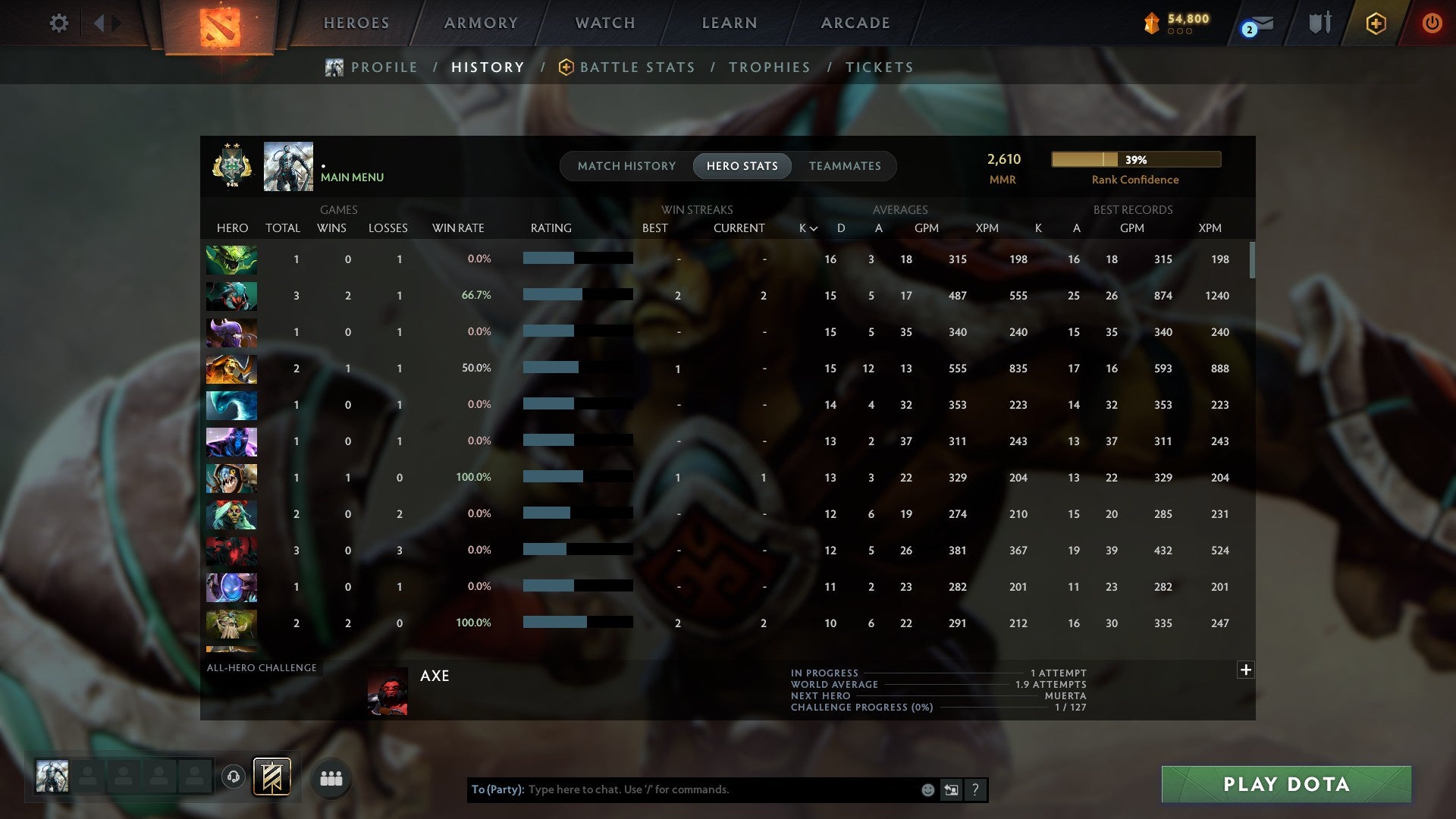Open the chat channel selector beside the emoticon
Screen dimensions: 1456x819
pos(952,789)
